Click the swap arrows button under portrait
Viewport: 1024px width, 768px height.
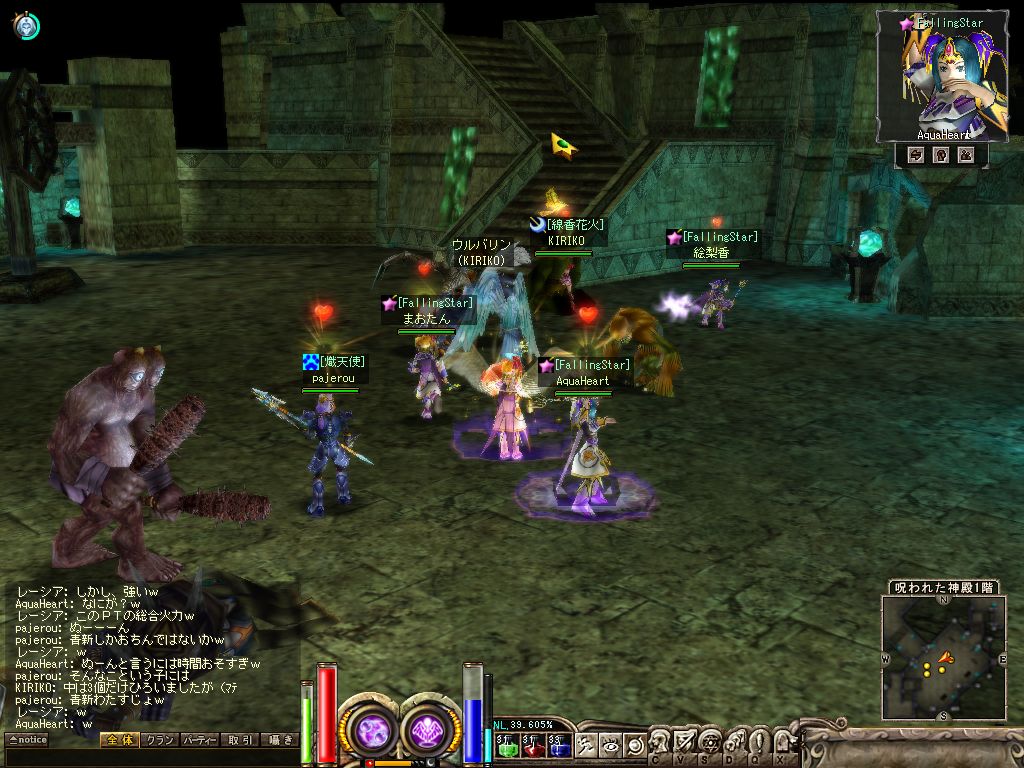[x=915, y=155]
